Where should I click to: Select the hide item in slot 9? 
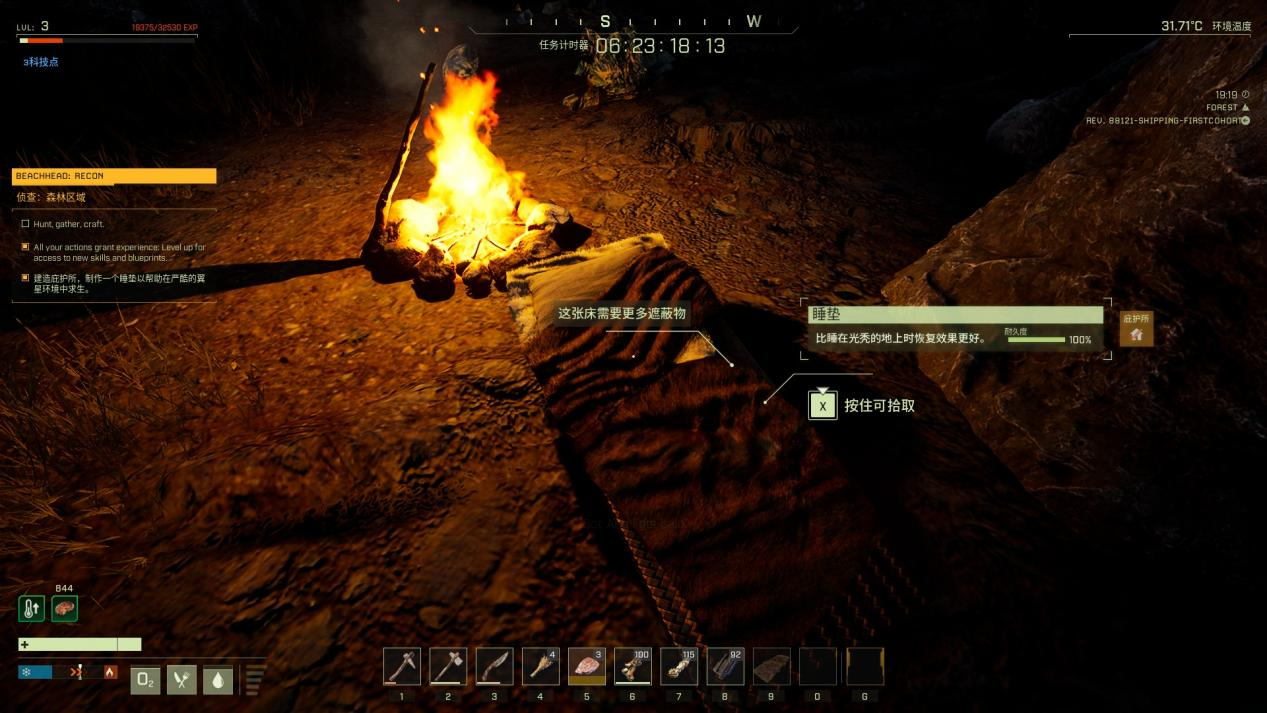pyautogui.click(x=771, y=666)
